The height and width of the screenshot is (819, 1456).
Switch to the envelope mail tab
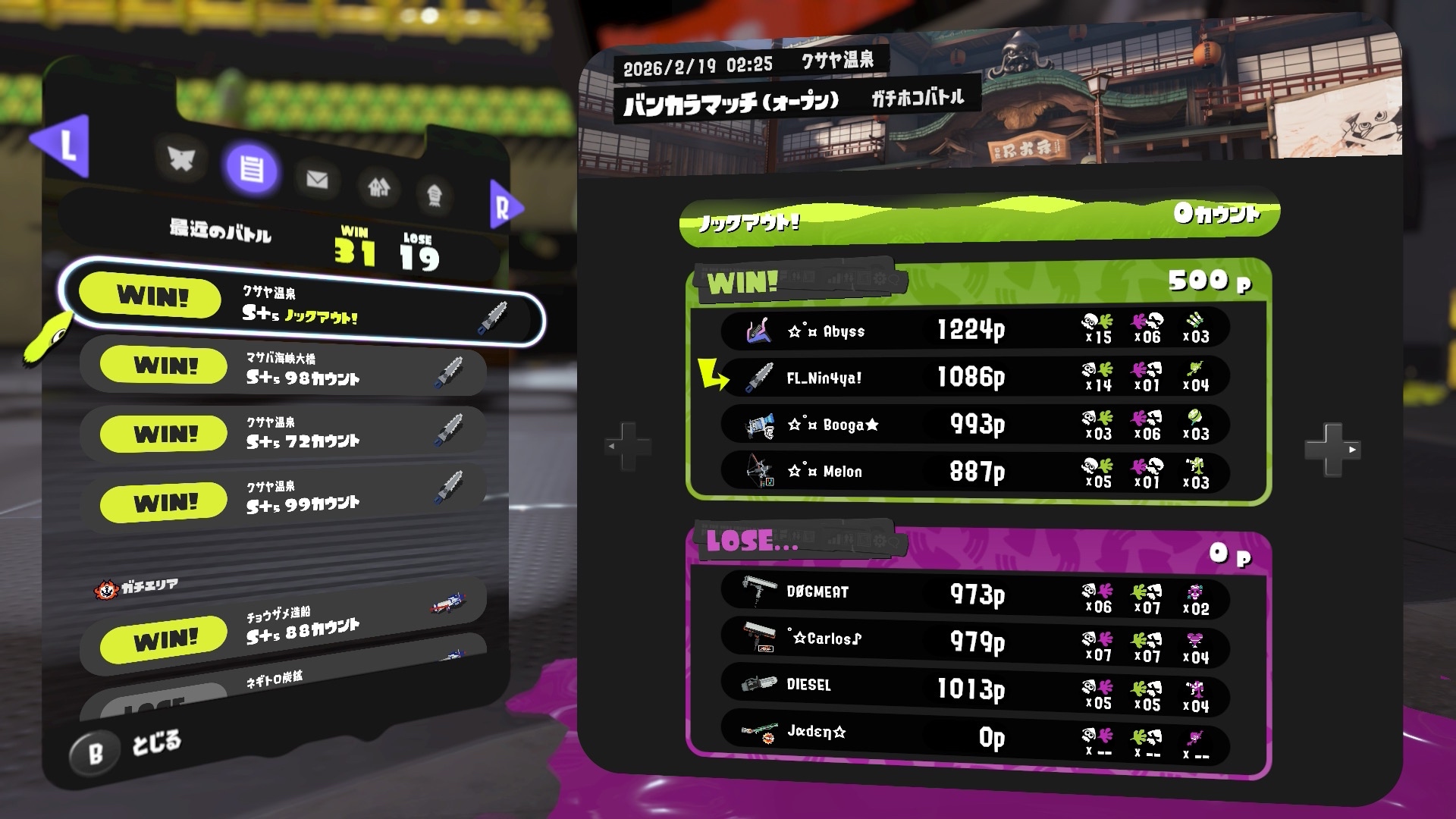(x=317, y=180)
